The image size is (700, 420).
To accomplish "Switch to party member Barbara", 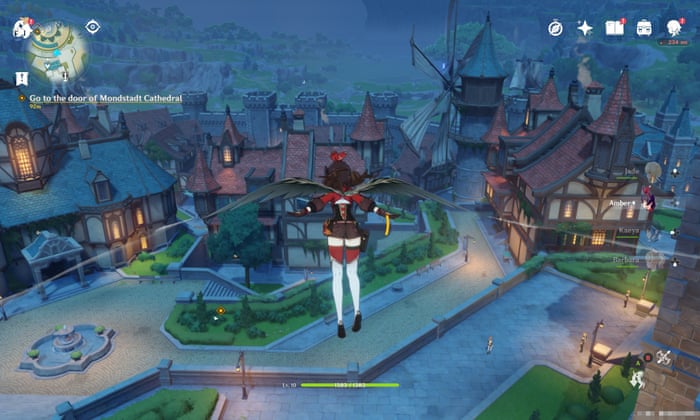I will point(654,260).
